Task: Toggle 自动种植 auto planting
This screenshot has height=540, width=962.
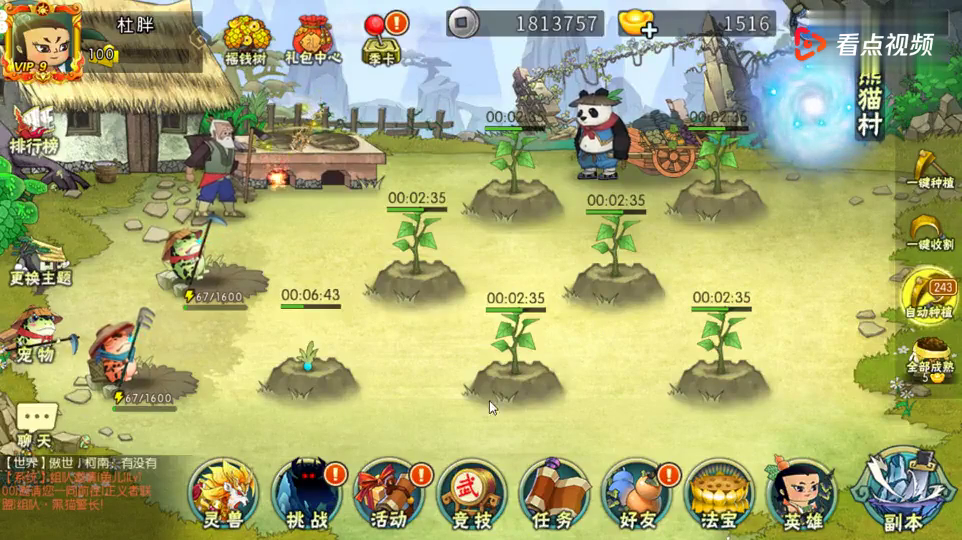Action: (x=929, y=296)
